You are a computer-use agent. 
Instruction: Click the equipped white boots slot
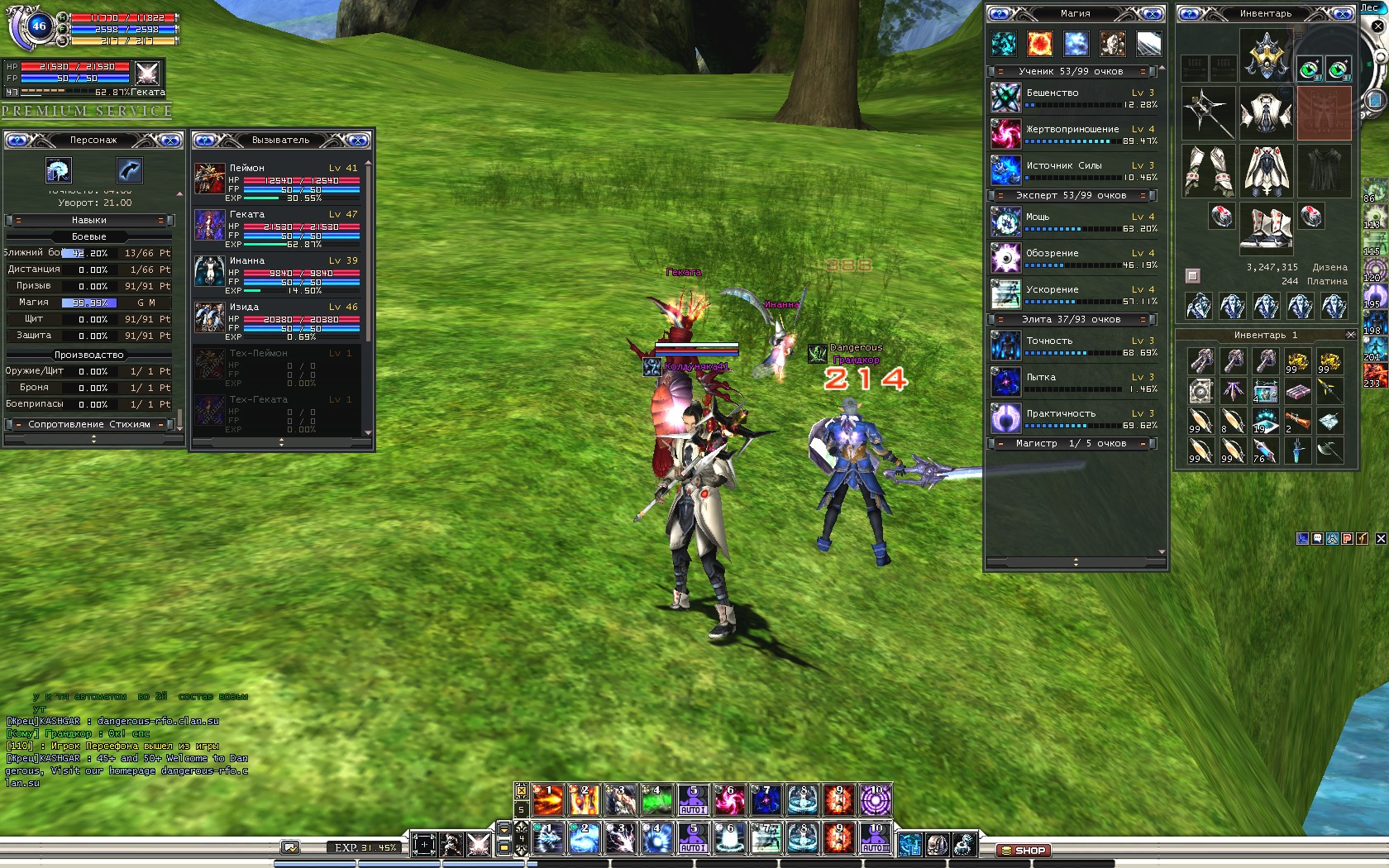[1265, 227]
